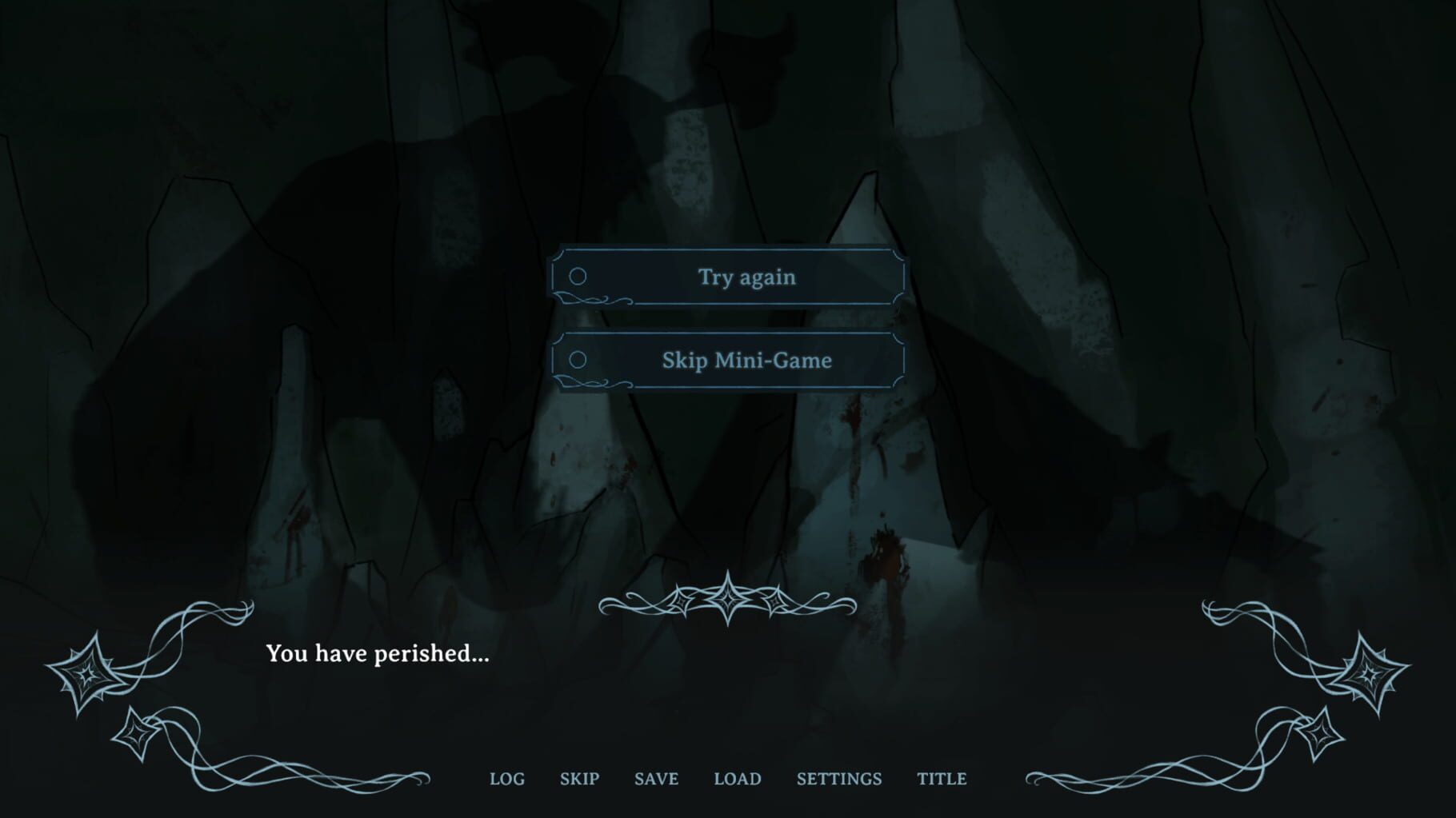Open the LOAD screen to restore progress
Image resolution: width=1456 pixels, height=818 pixels.
737,780
